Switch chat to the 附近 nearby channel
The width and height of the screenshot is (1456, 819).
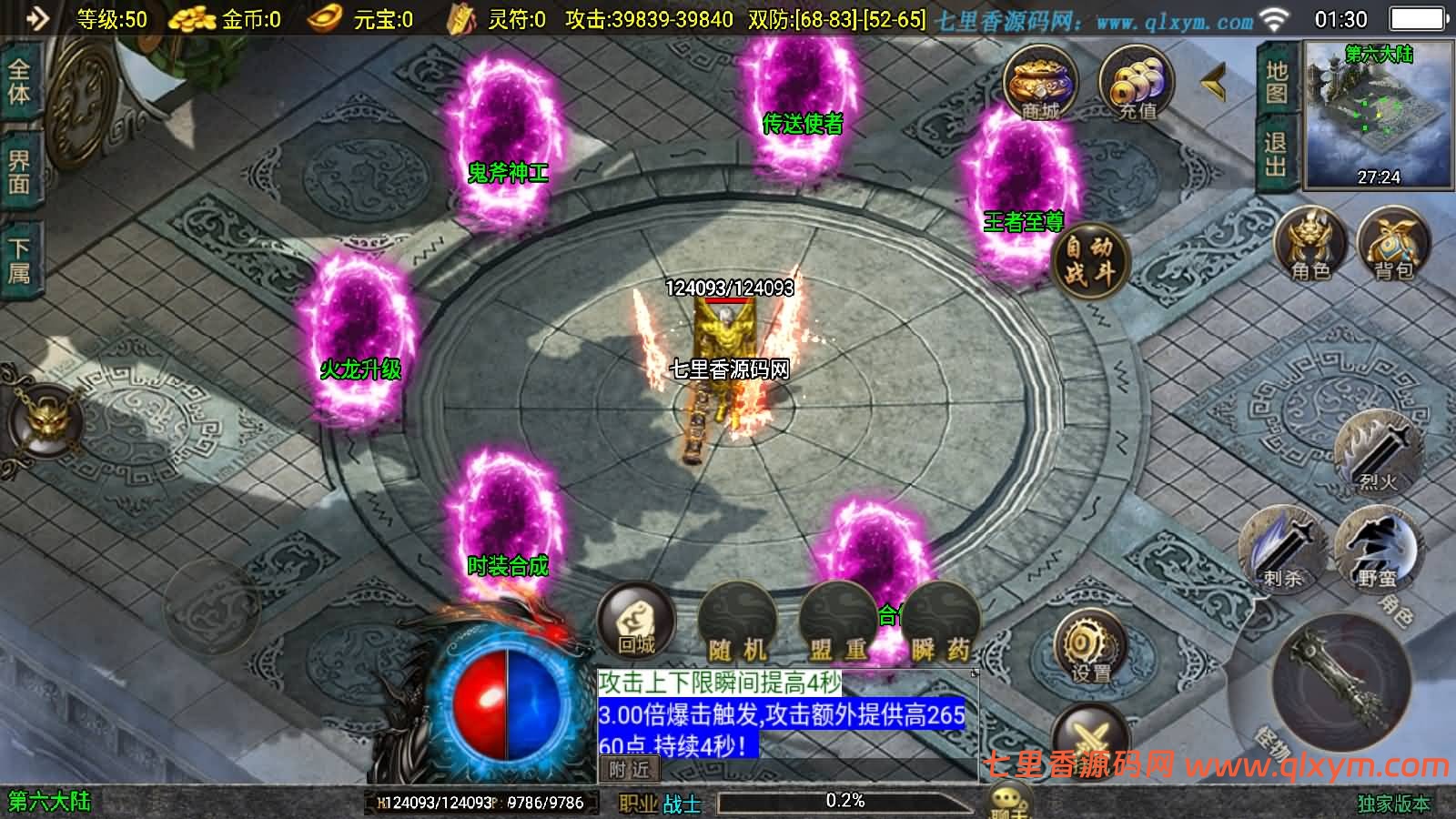pyautogui.click(x=630, y=770)
